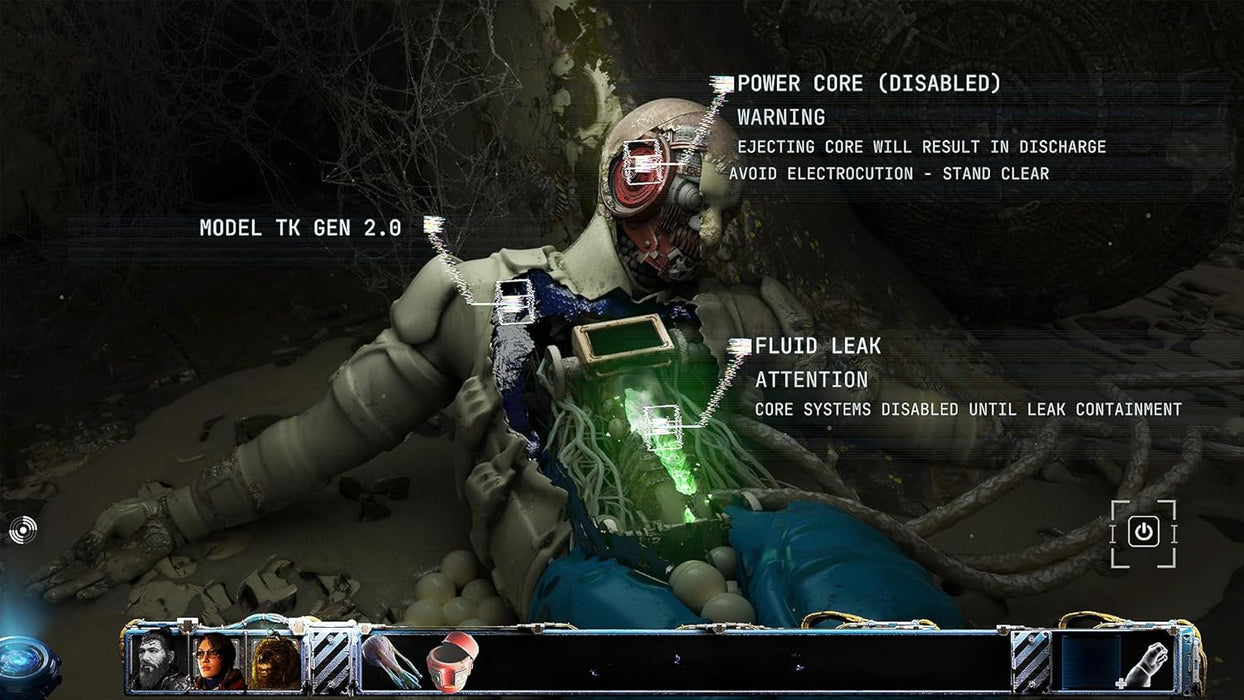Choose the furry creature character portrait

pyautogui.click(x=274, y=660)
